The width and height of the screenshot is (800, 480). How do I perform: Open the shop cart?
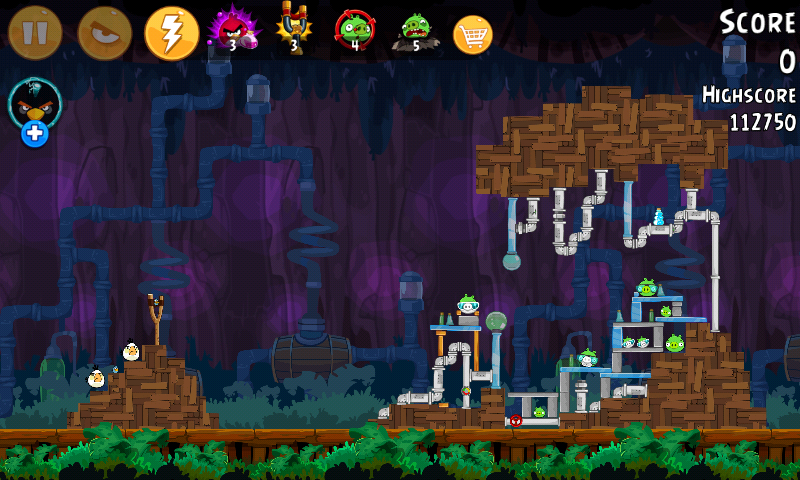pos(473,35)
